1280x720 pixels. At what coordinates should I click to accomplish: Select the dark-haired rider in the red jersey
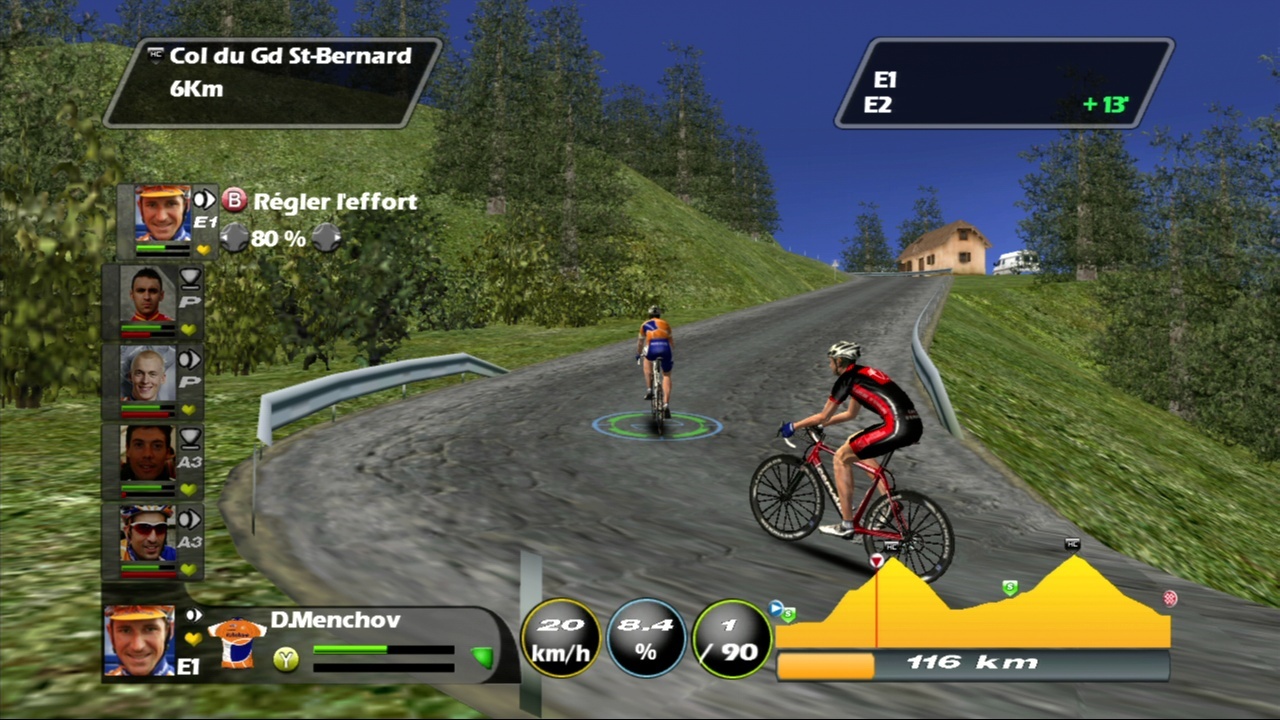pos(147,293)
